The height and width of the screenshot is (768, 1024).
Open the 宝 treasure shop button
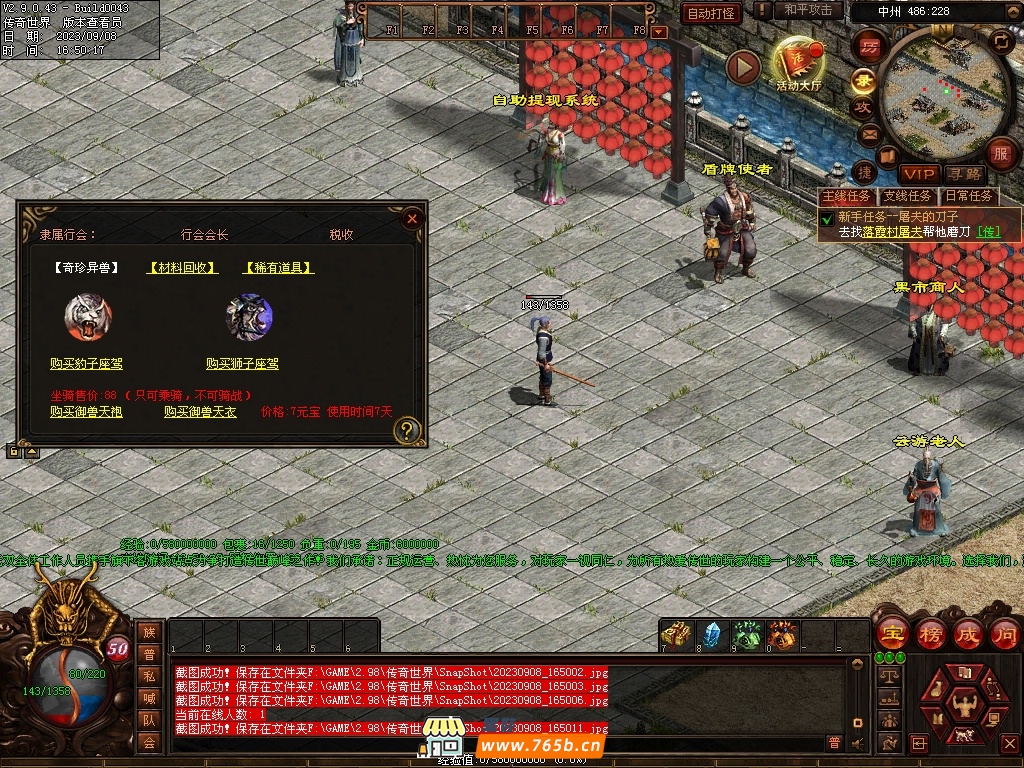pyautogui.click(x=891, y=633)
